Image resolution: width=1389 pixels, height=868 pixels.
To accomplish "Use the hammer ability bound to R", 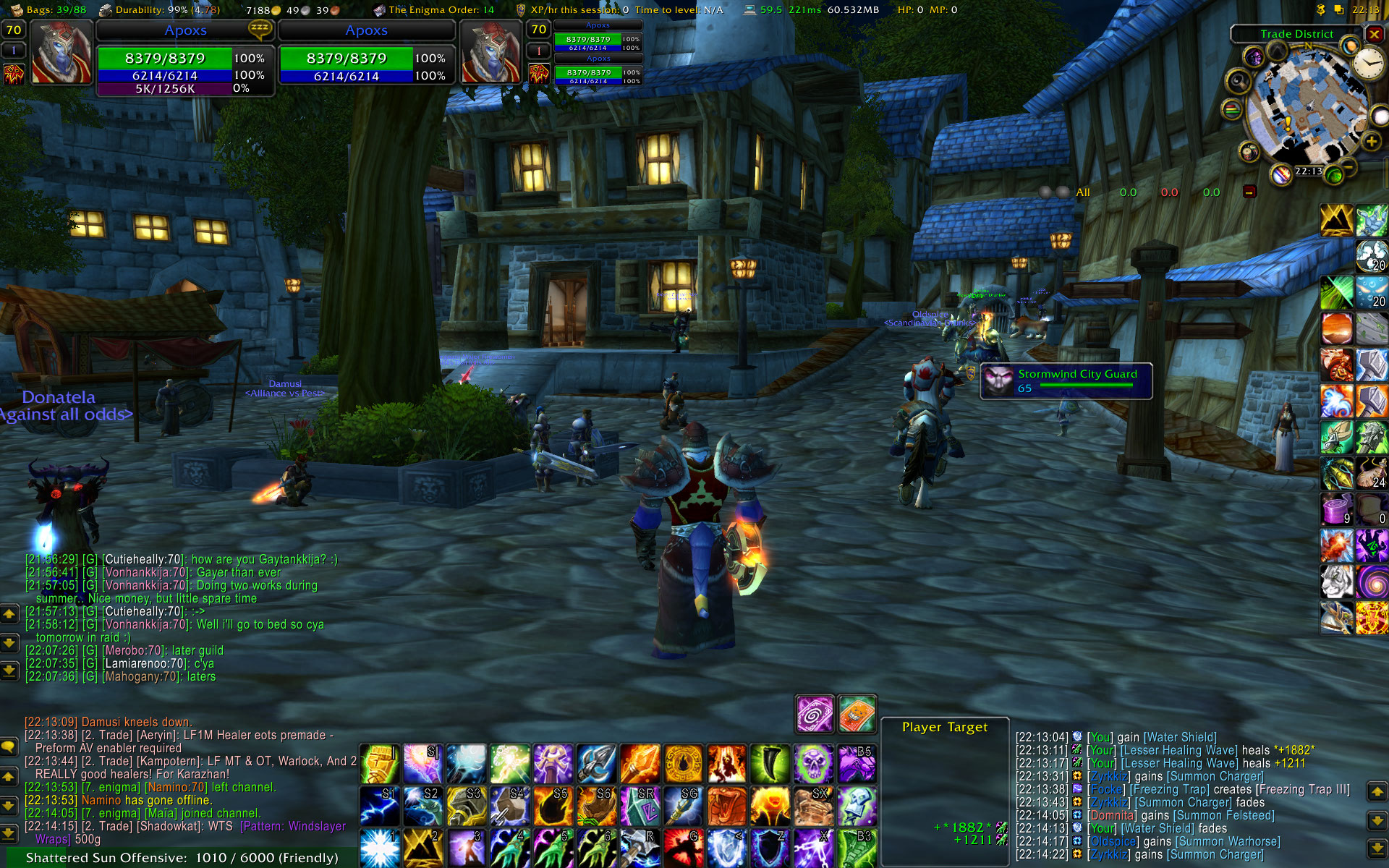I will click(640, 848).
